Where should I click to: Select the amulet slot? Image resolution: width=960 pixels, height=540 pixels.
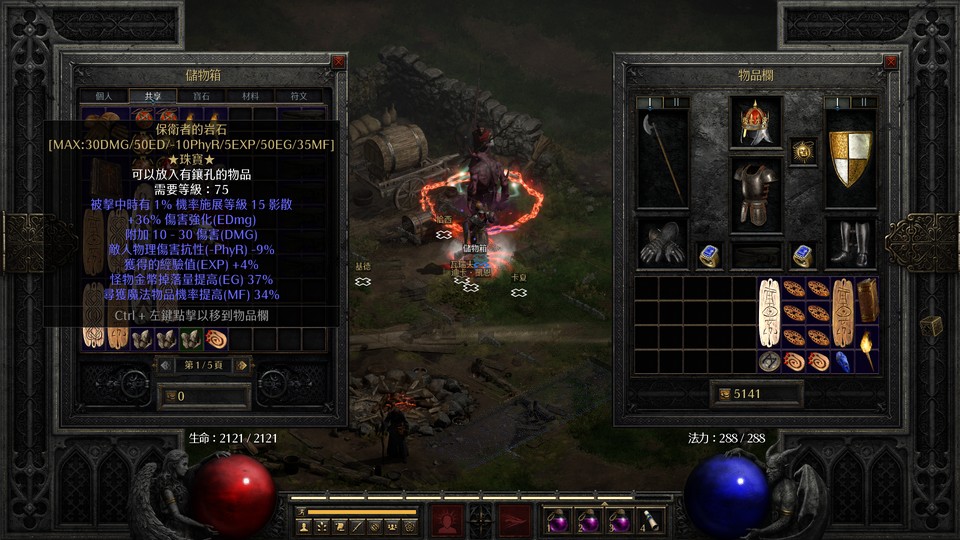[x=803, y=151]
